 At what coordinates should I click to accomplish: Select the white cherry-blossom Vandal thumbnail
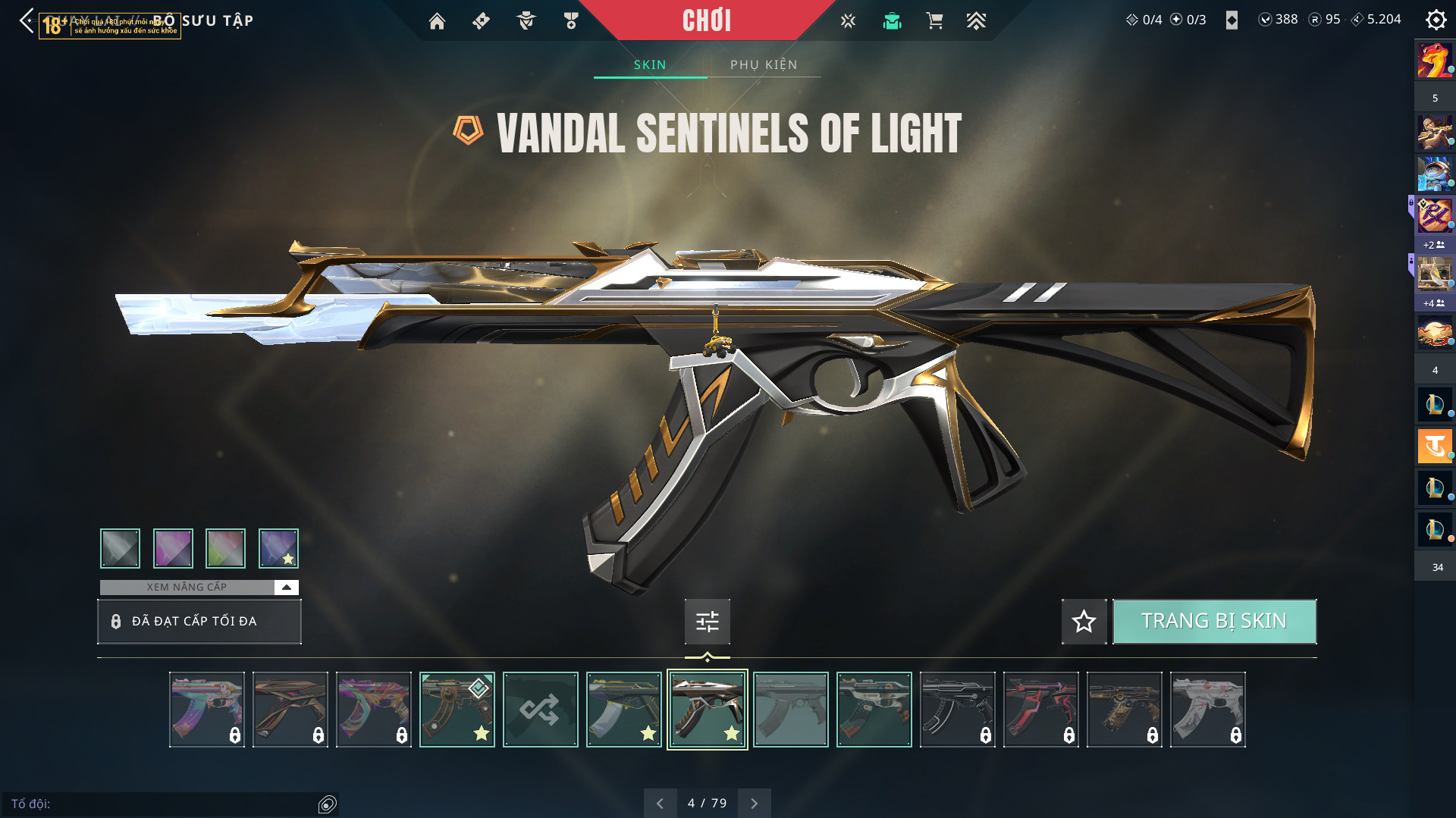coord(1207,710)
